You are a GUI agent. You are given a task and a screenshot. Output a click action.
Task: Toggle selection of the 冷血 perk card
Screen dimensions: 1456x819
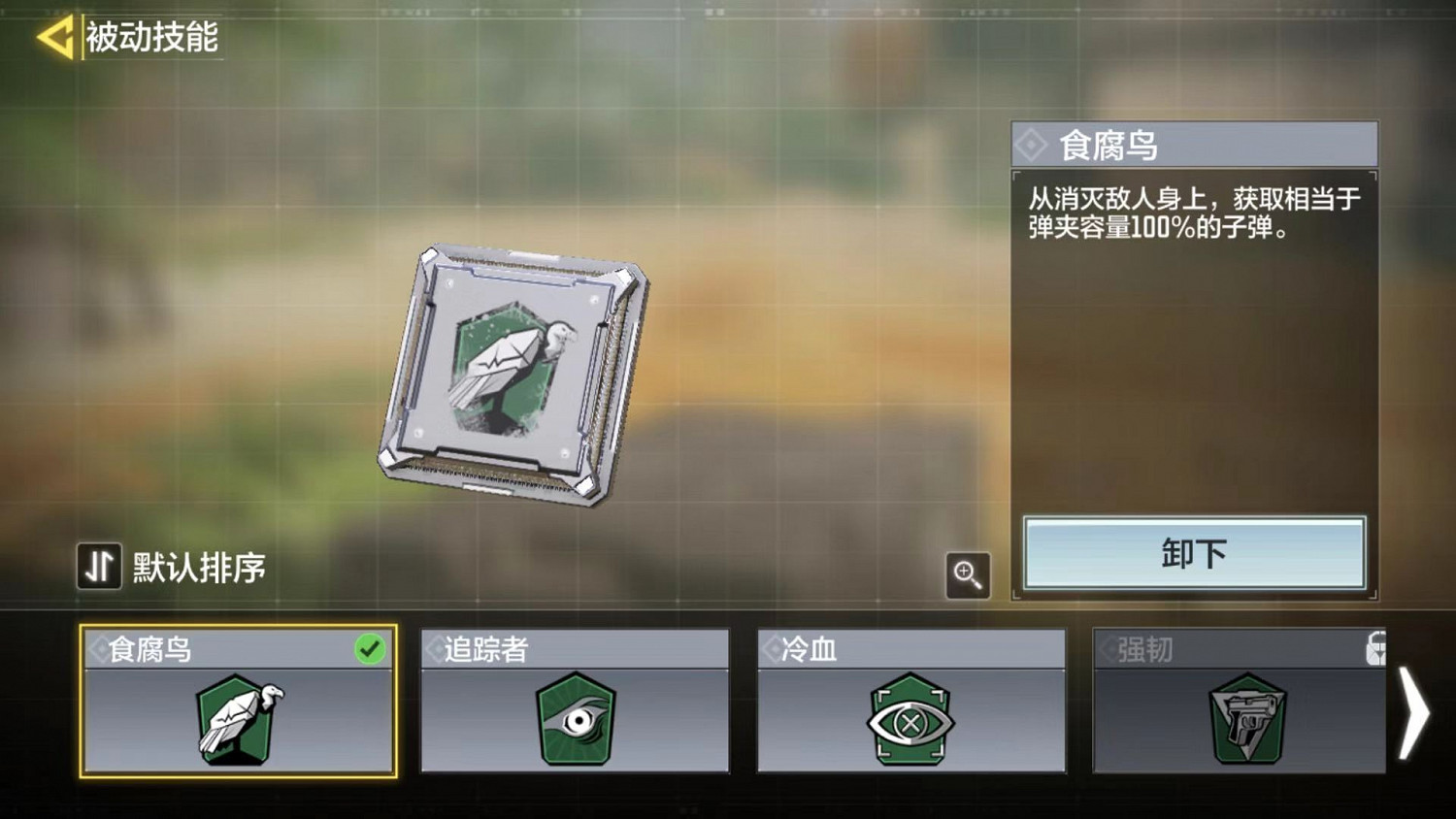[910, 704]
